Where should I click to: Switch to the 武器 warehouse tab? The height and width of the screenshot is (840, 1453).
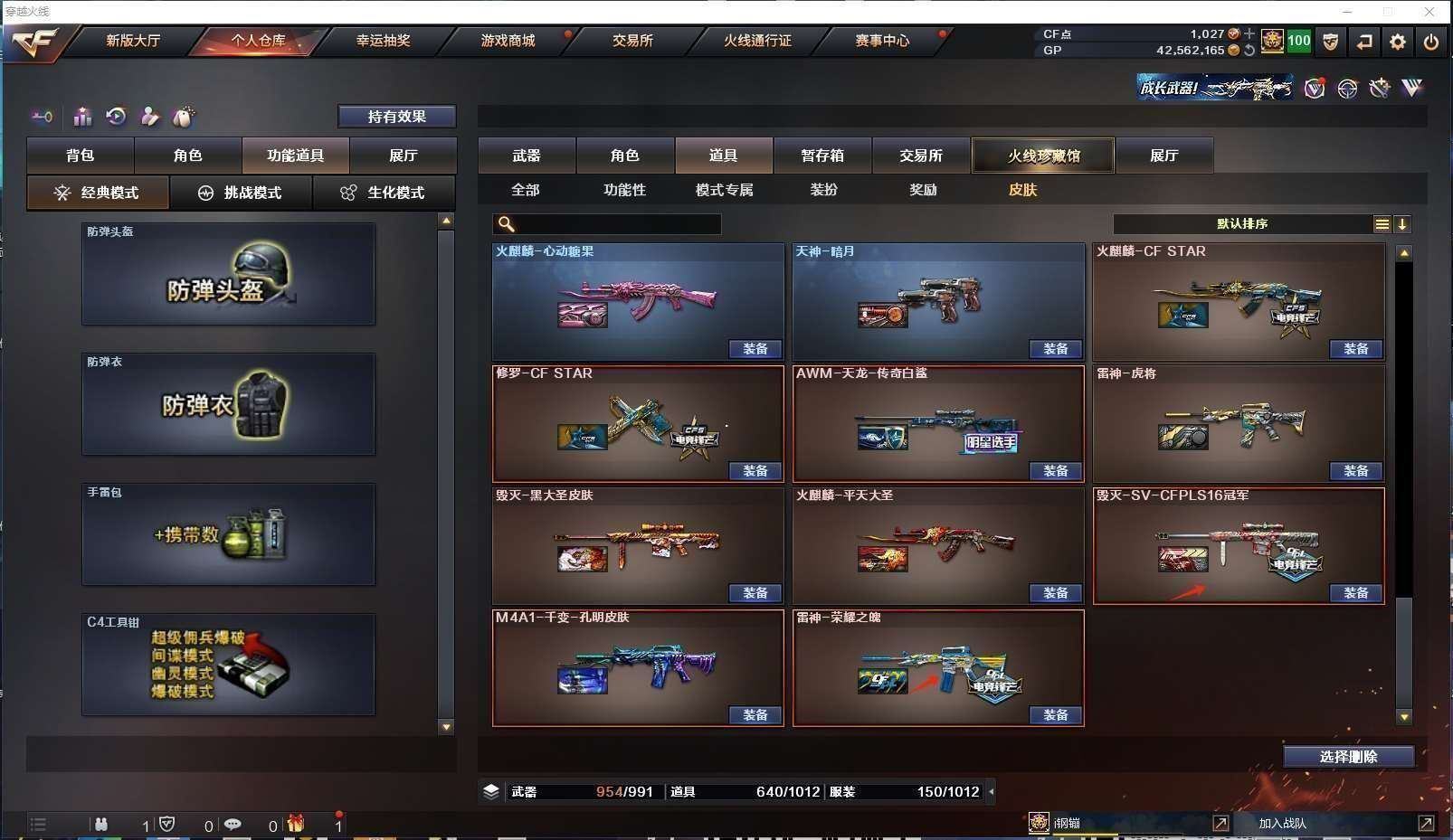[527, 156]
